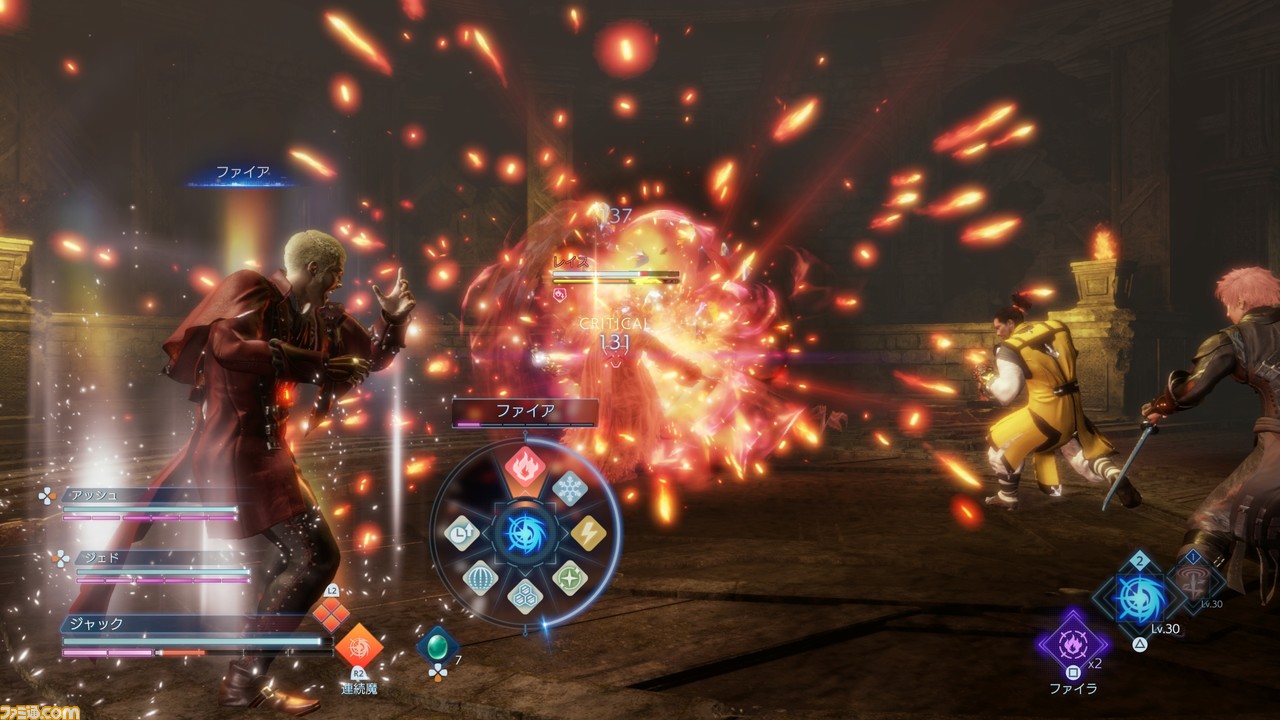Select the lightning bolt spell on the wheel
The image size is (1280, 720).
coord(588,534)
